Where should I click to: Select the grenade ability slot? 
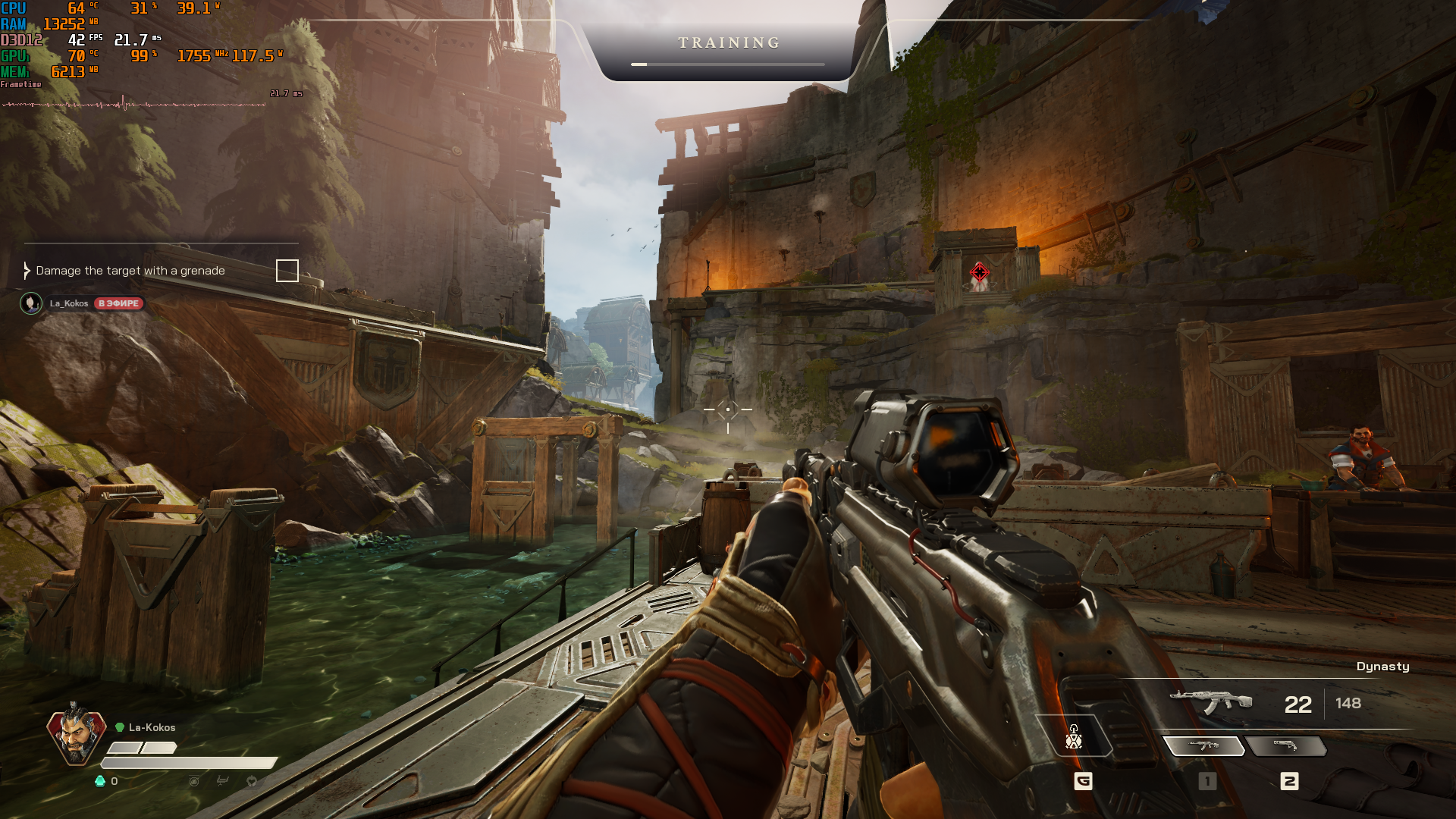coord(1074,737)
